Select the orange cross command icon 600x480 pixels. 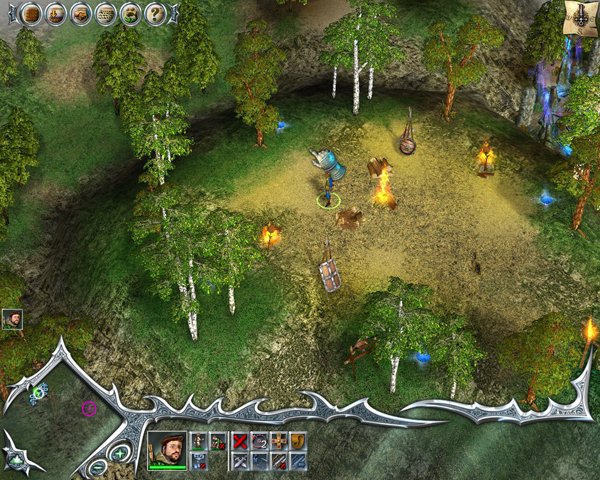coord(278,440)
